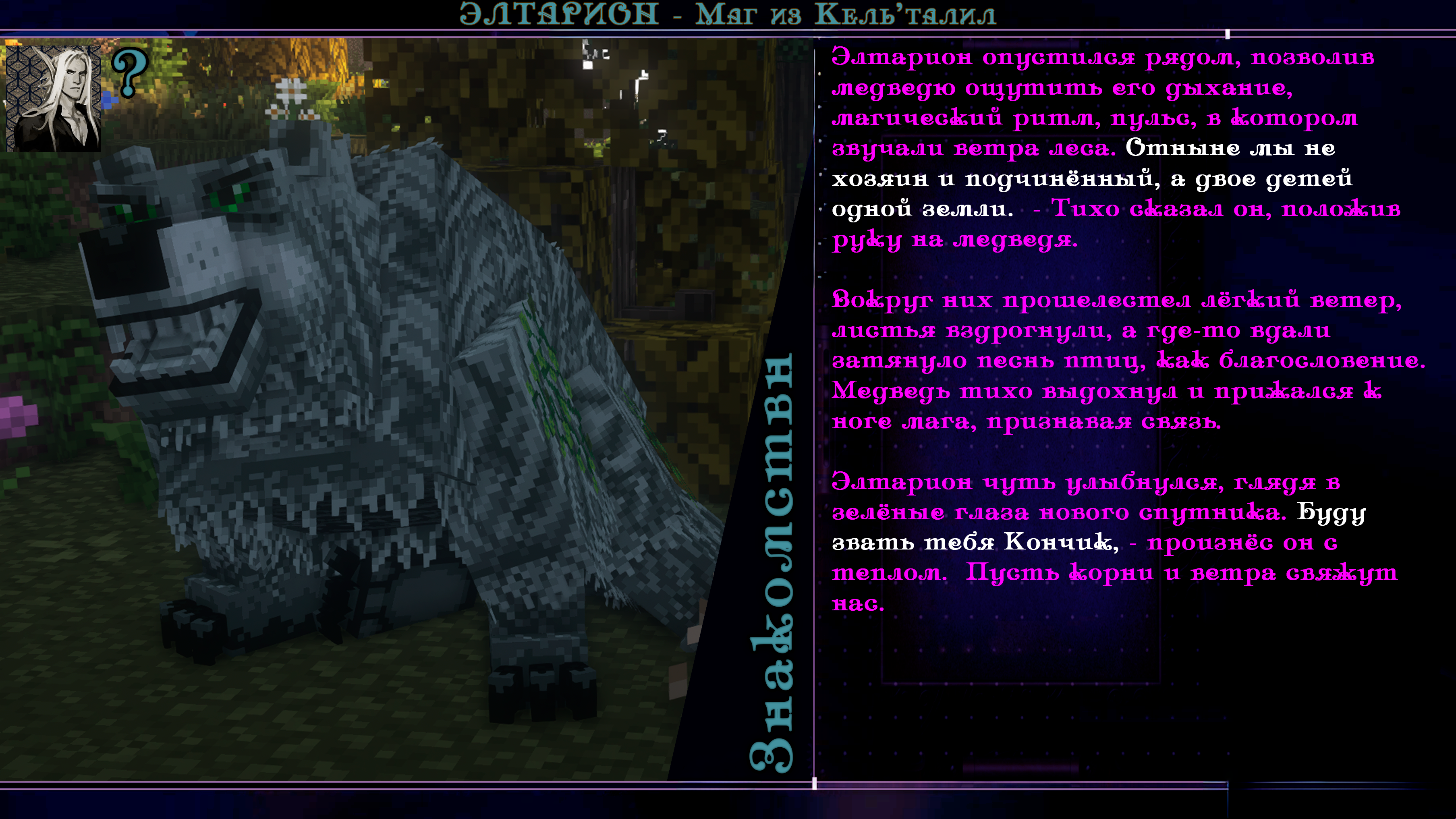Open the blue question mark help icon
Image resolution: width=1456 pixels, height=819 pixels.
point(129,73)
